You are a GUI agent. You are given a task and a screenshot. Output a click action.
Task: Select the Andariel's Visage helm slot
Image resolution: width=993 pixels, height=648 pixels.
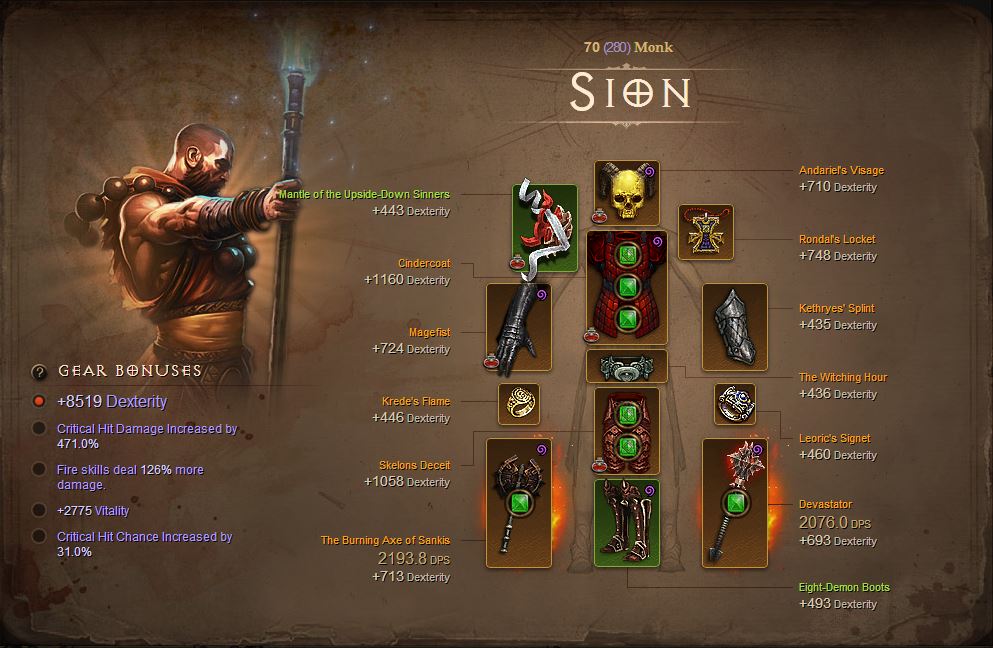pos(627,193)
